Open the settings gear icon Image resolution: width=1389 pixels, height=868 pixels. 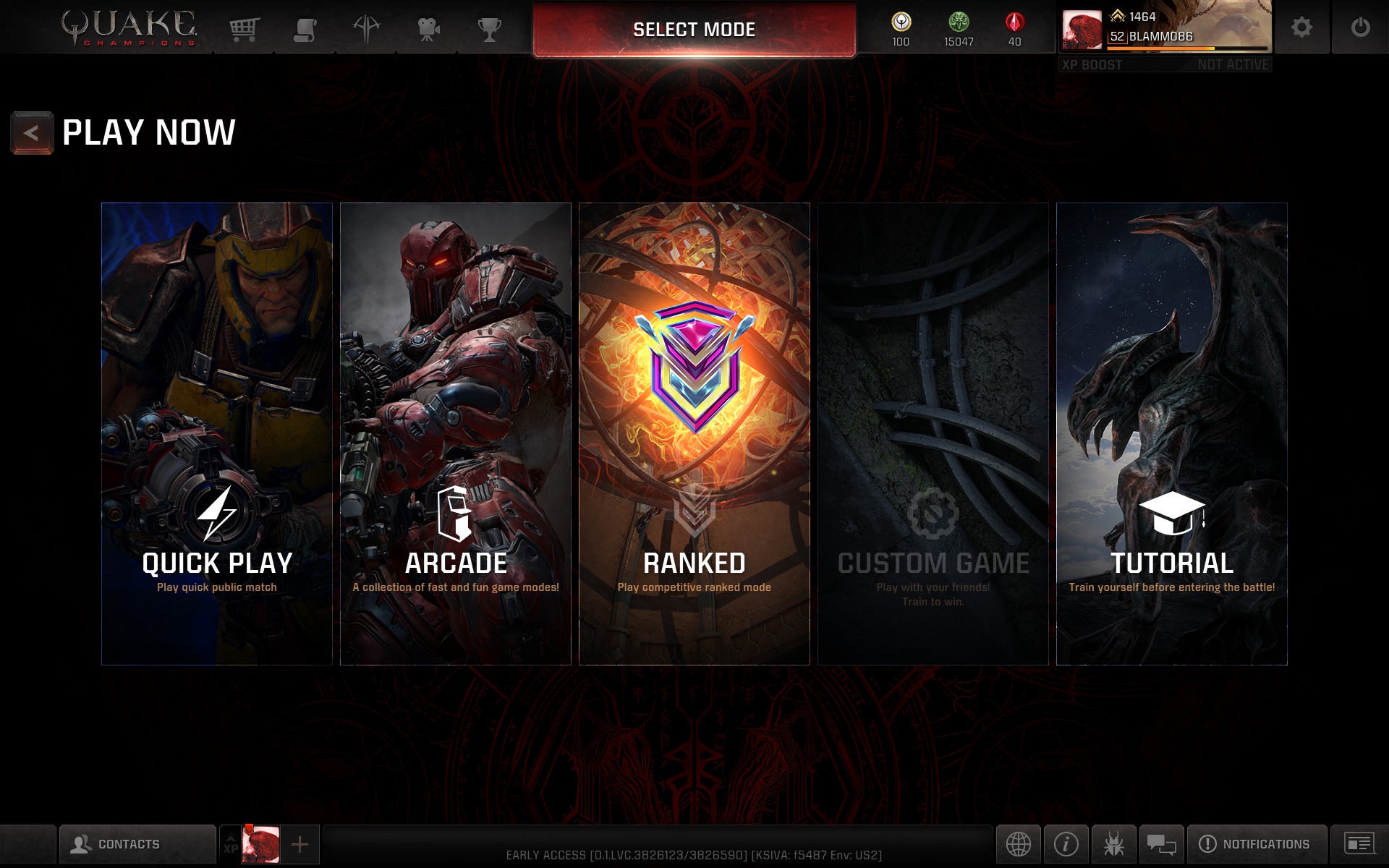point(1301,27)
